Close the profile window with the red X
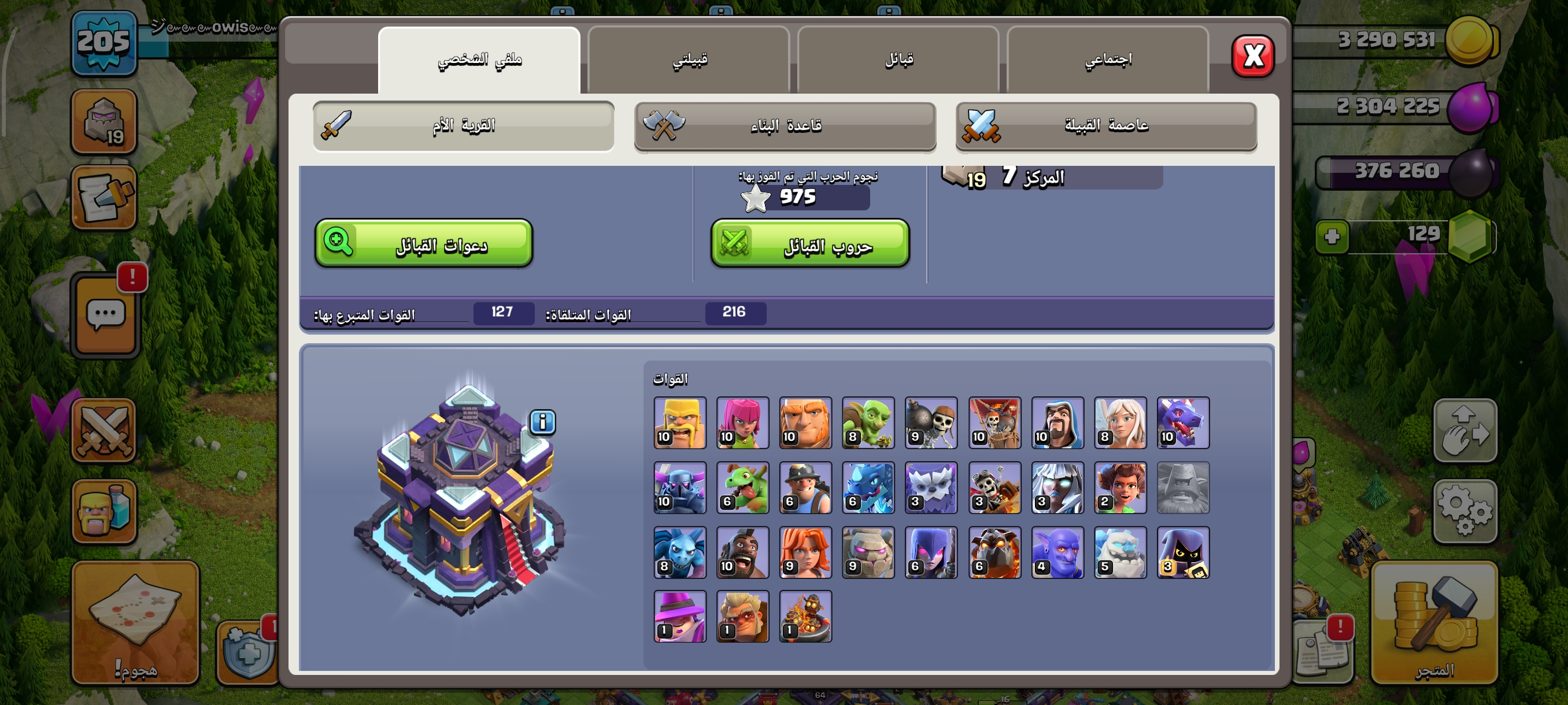Image resolution: width=1568 pixels, height=705 pixels. pyautogui.click(x=1253, y=57)
